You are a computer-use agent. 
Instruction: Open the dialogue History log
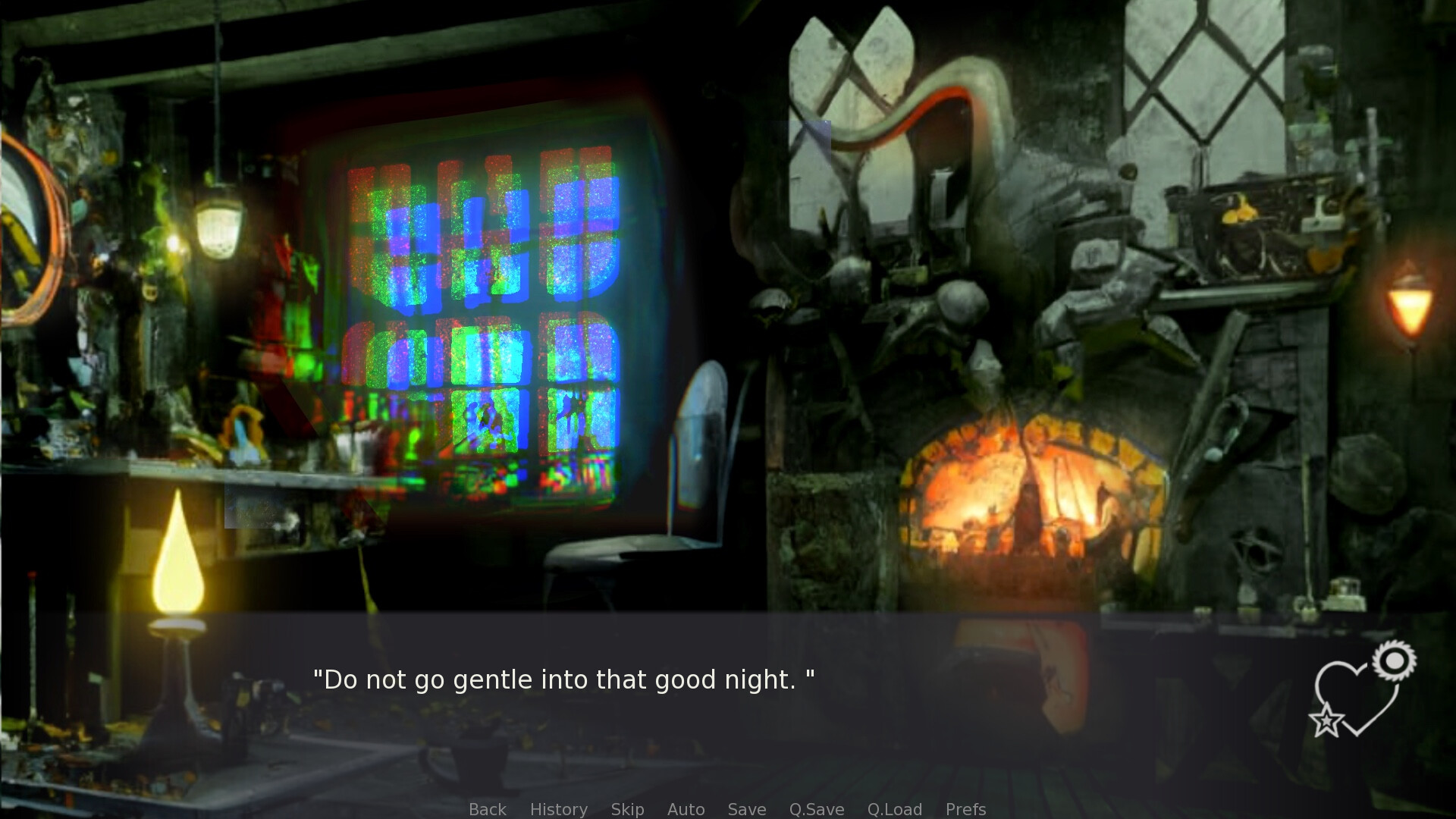558,809
